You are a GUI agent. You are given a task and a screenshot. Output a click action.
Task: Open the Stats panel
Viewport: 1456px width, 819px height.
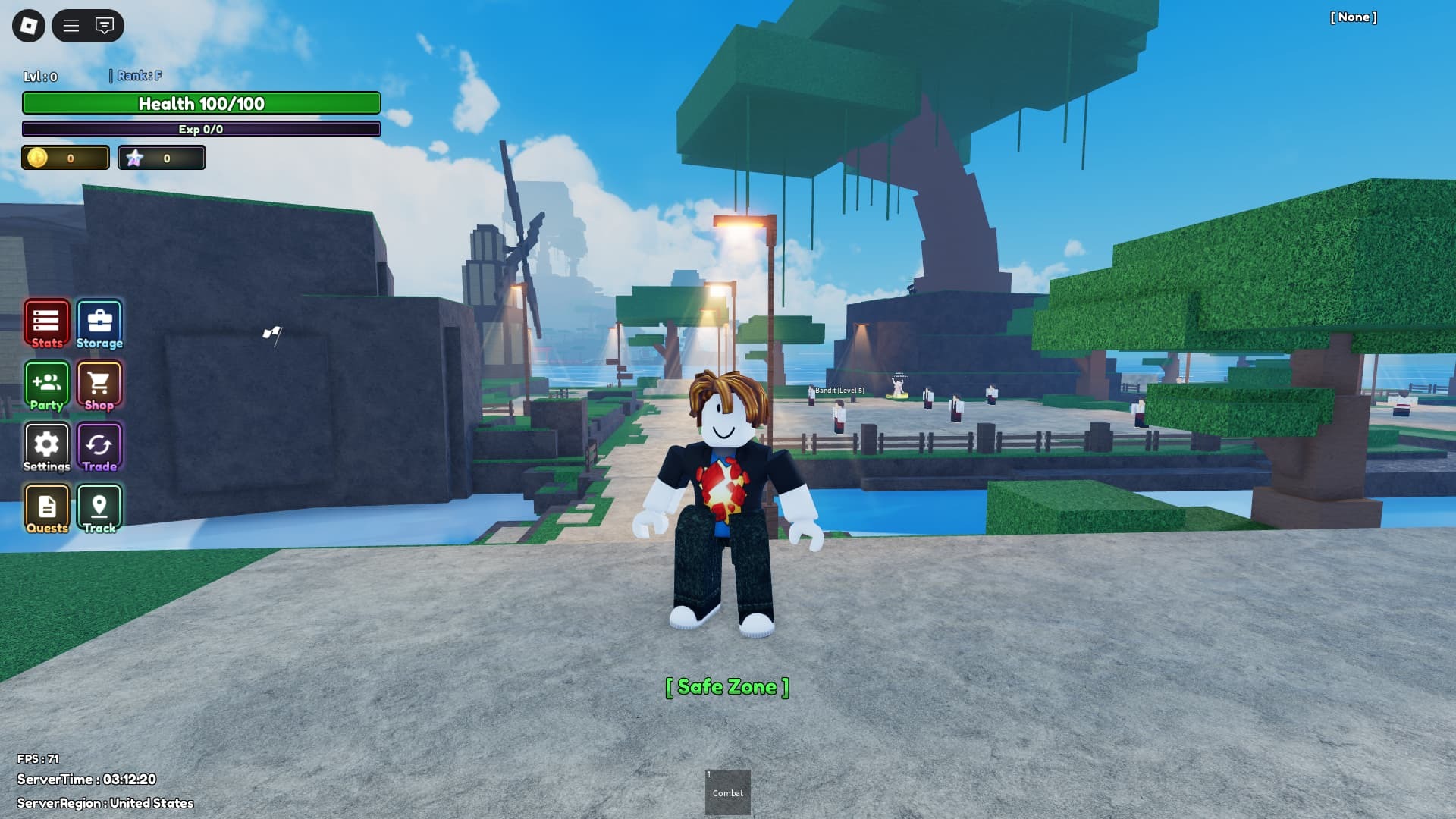[46, 322]
